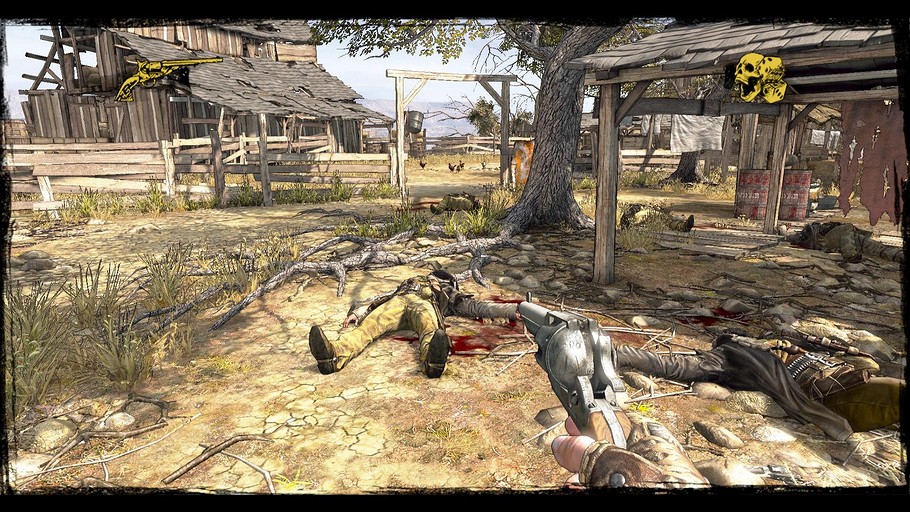This screenshot has height=512, width=910.
Task: Click the yellow revolver marker icon
Action: pyautogui.click(x=160, y=75)
